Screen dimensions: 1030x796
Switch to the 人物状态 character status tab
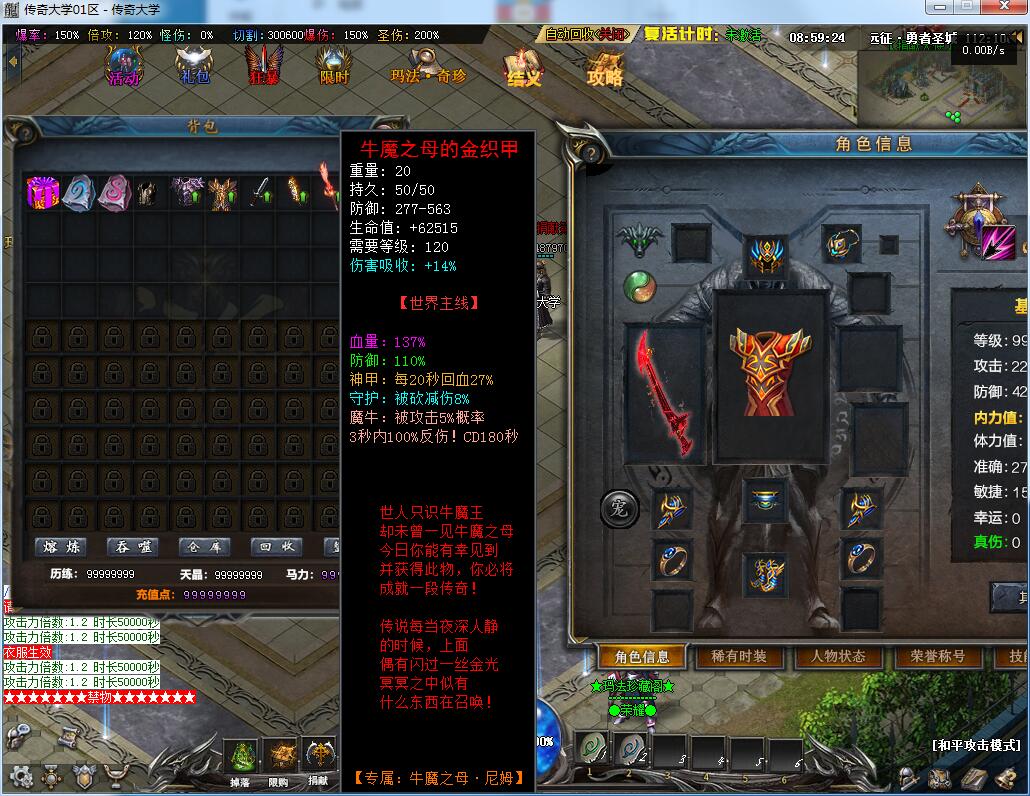pos(839,657)
